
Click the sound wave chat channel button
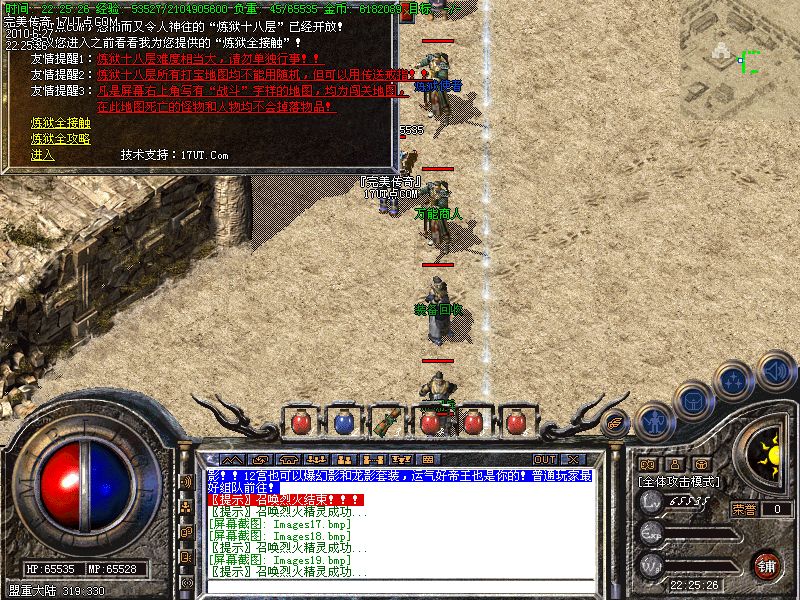pyautogui.click(x=186, y=481)
